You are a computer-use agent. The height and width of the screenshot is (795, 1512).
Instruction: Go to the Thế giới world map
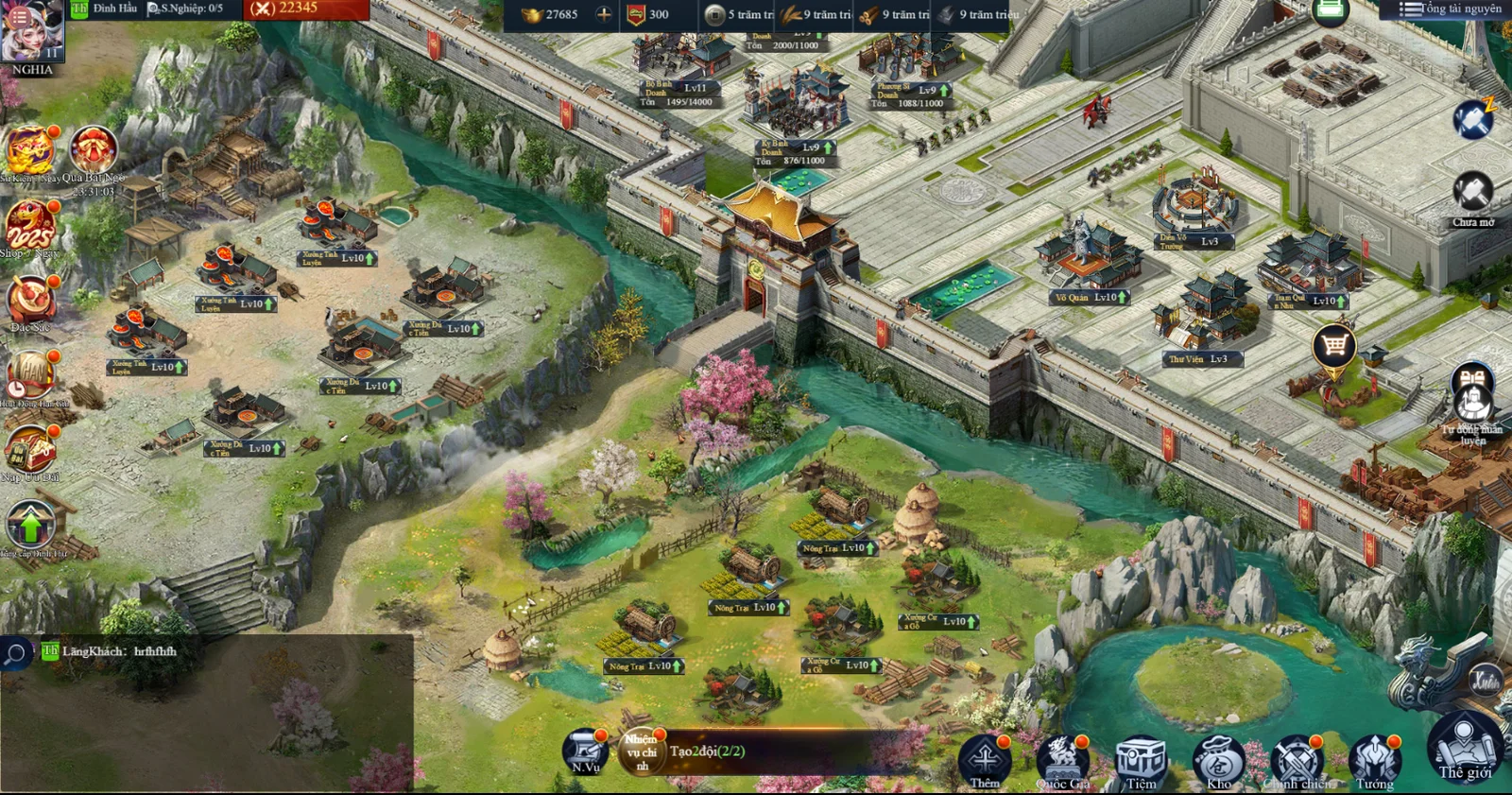click(1465, 747)
